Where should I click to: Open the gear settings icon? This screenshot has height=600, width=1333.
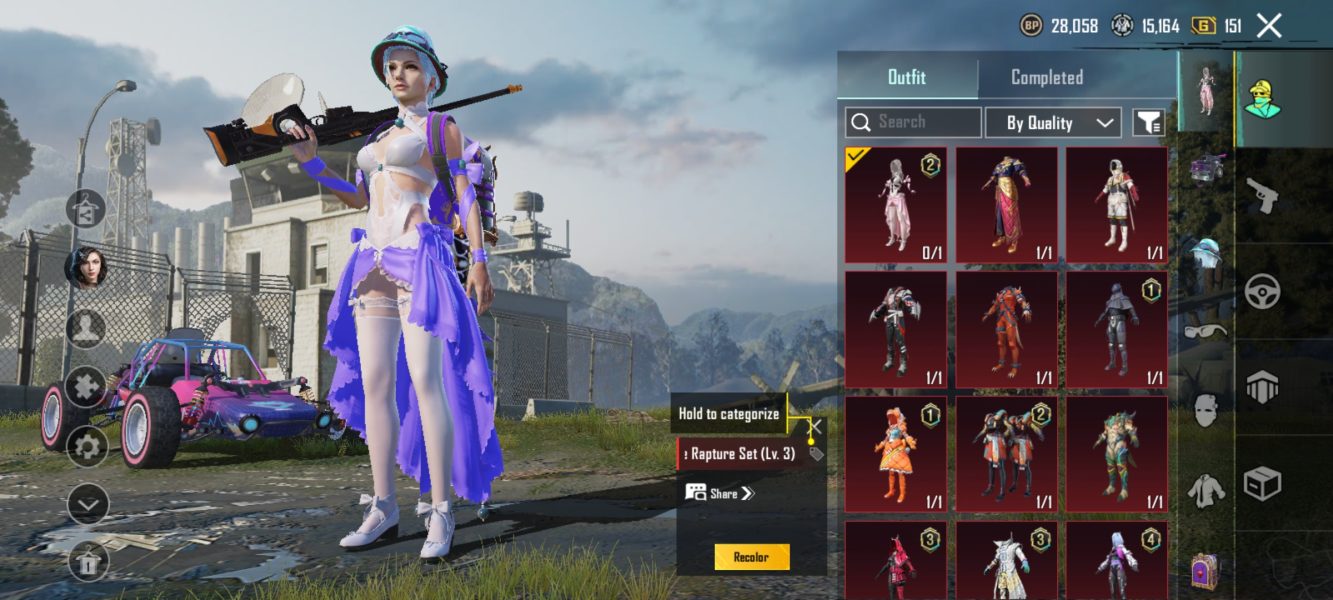click(x=87, y=446)
